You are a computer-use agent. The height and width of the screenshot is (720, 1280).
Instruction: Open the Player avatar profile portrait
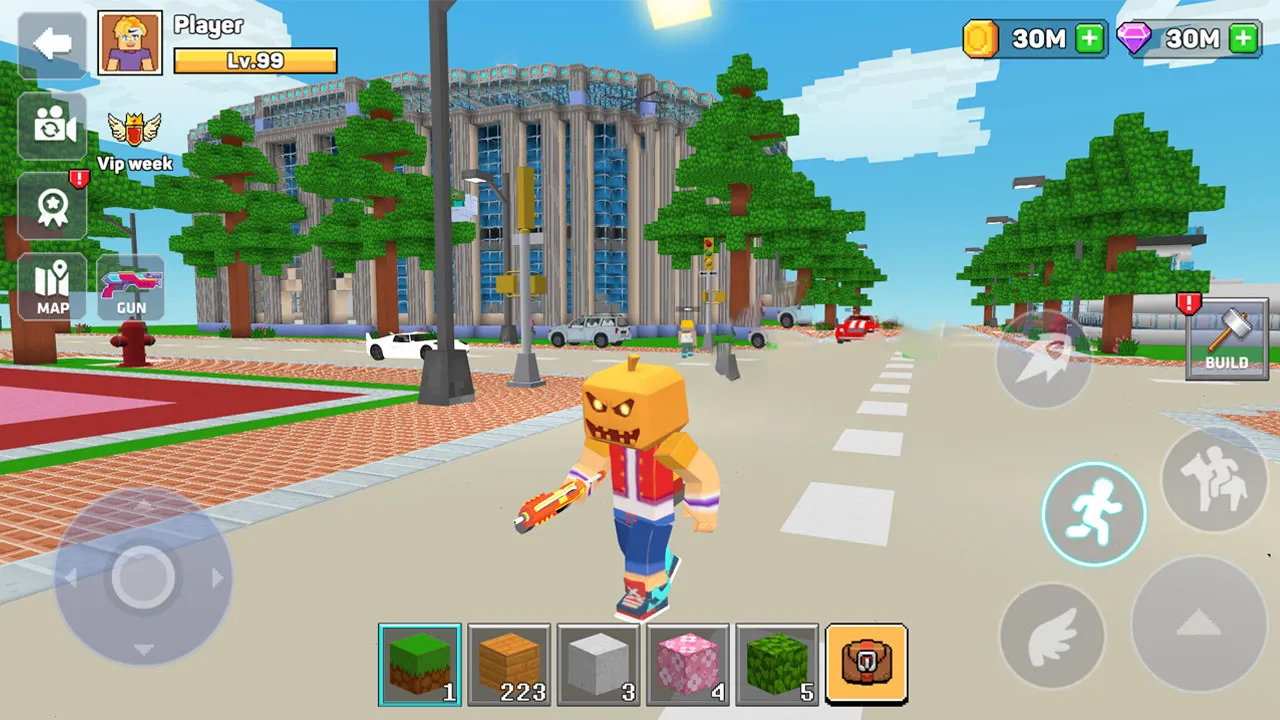pos(130,42)
